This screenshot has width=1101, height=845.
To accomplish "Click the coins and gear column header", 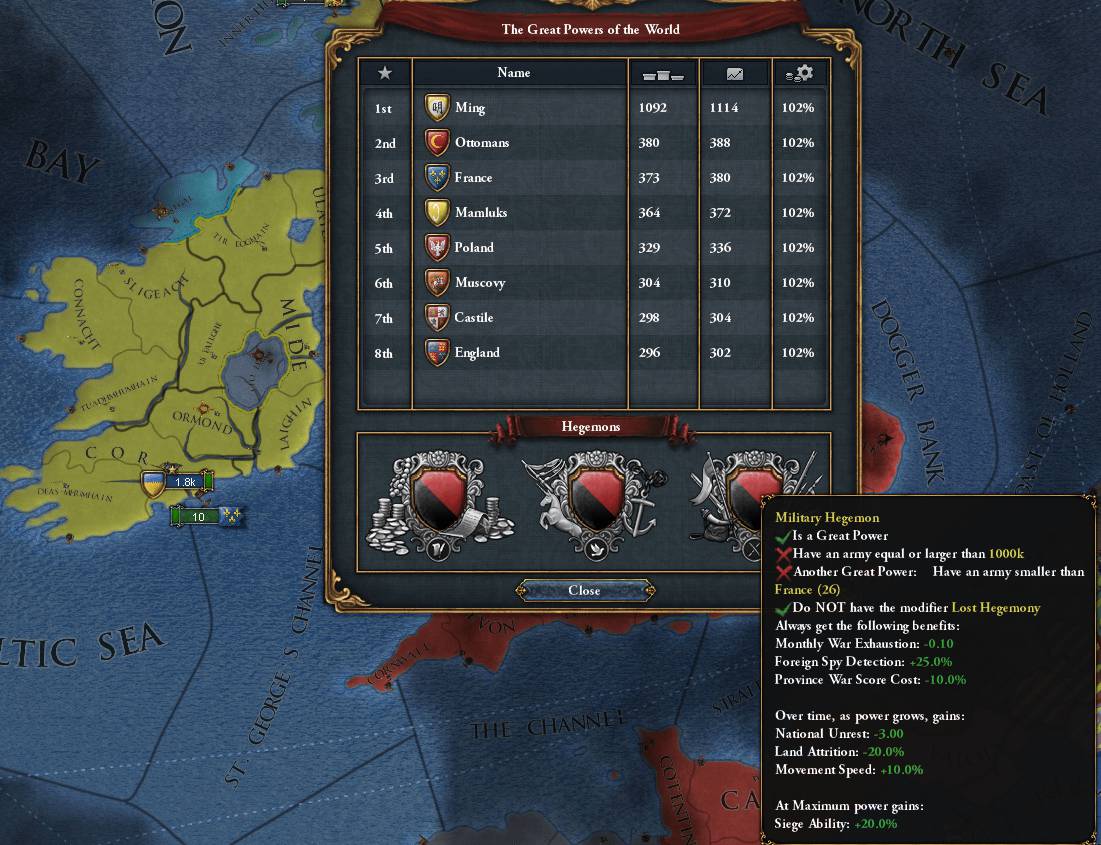I will (800, 73).
